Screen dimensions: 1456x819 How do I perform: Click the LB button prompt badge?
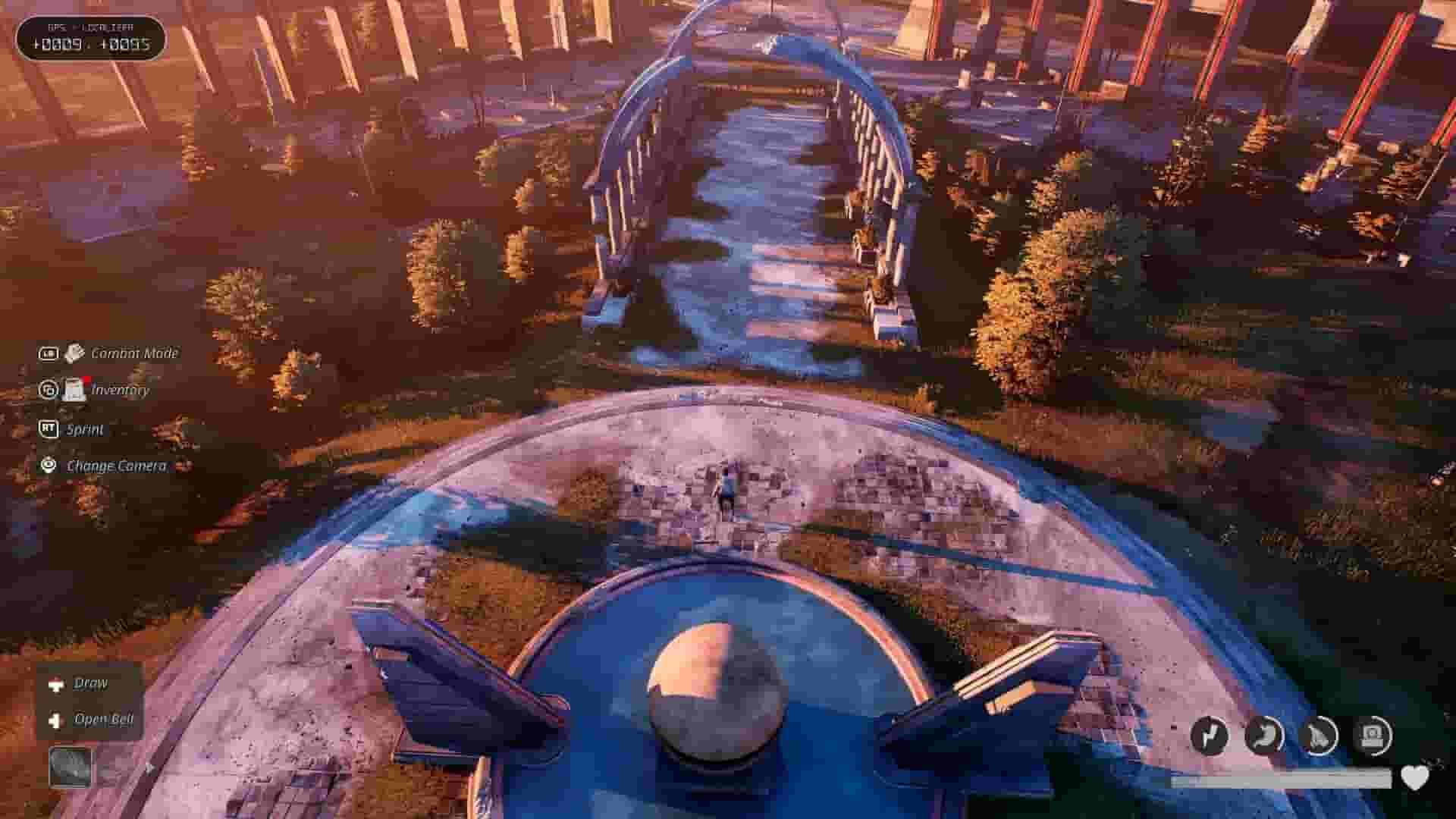(x=50, y=353)
